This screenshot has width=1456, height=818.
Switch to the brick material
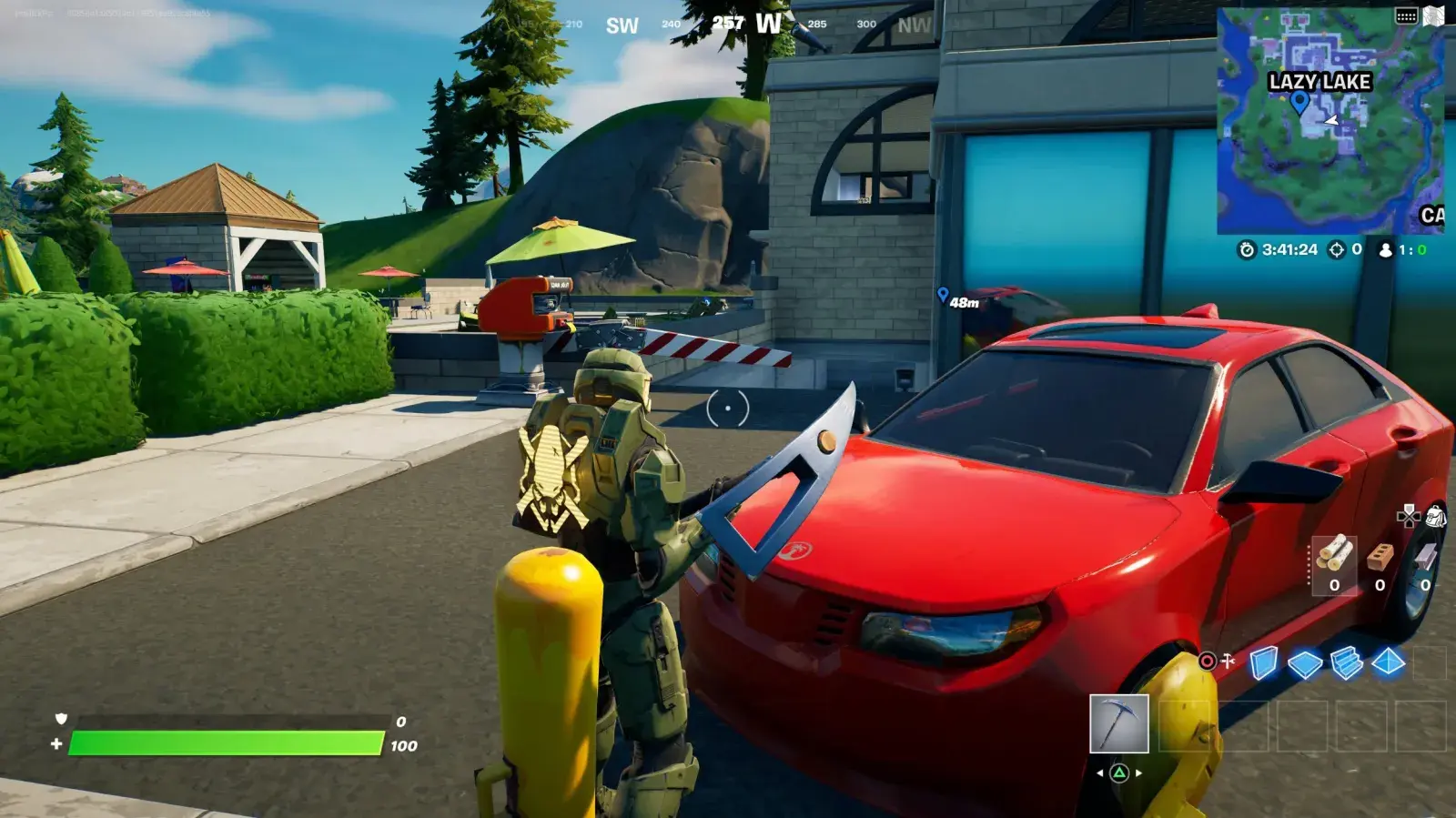pos(1380,557)
